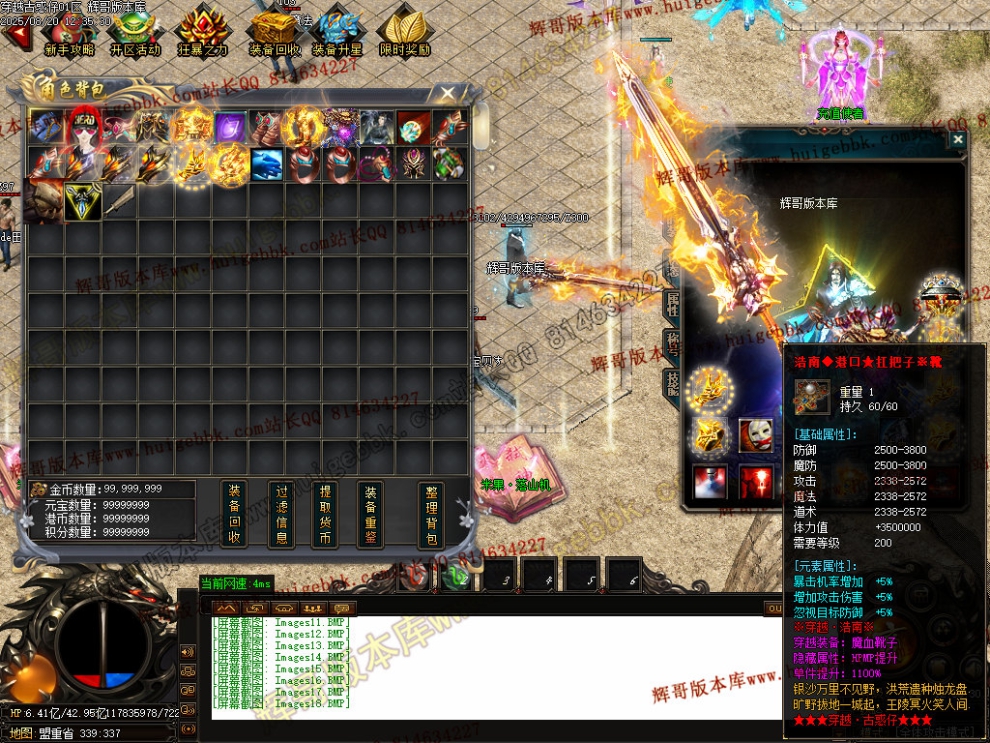Image resolution: width=990 pixels, height=743 pixels.
Task: Close the character equipment panel
Action: point(958,141)
